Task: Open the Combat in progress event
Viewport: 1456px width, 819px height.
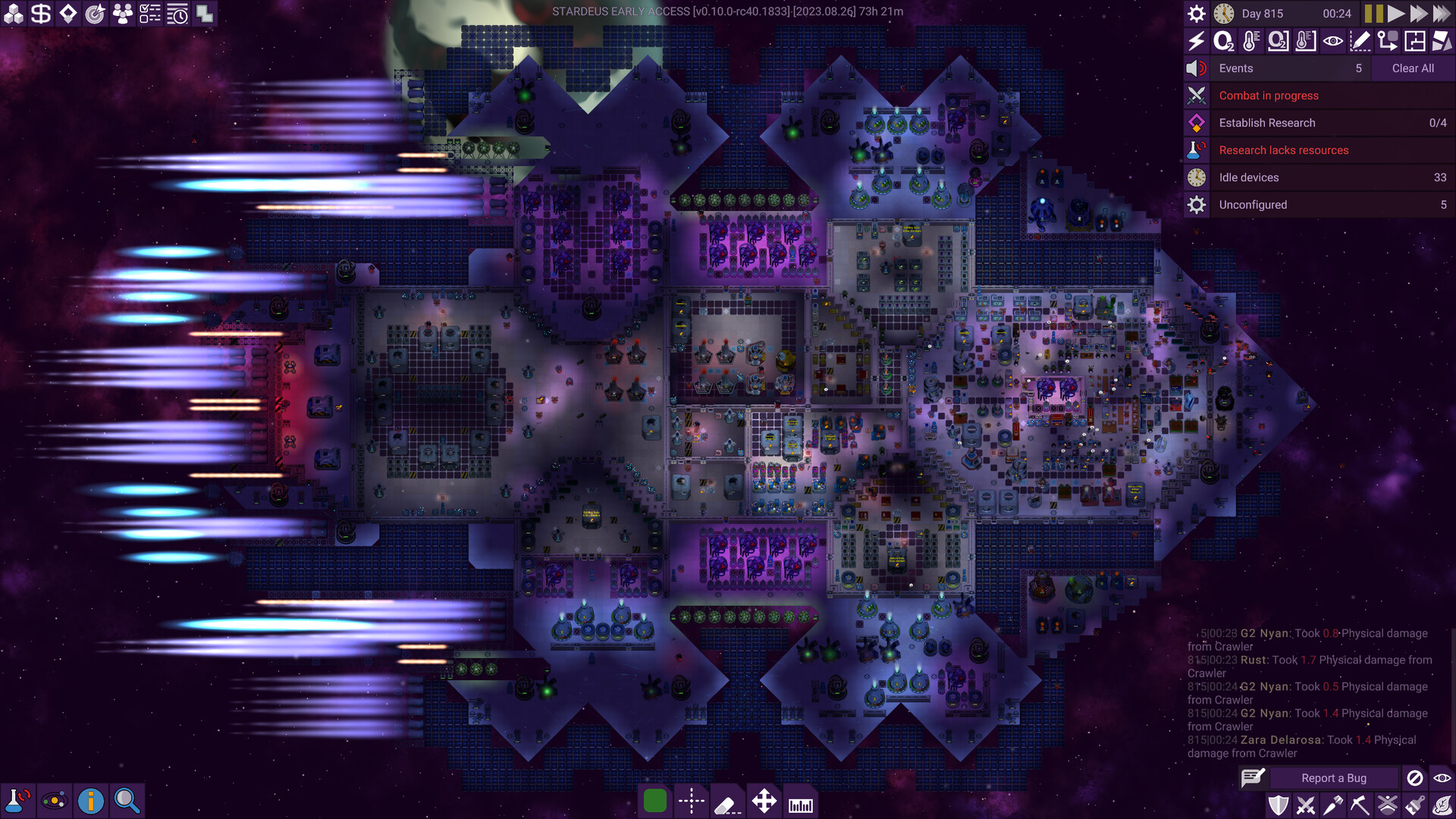Action: [1267, 96]
